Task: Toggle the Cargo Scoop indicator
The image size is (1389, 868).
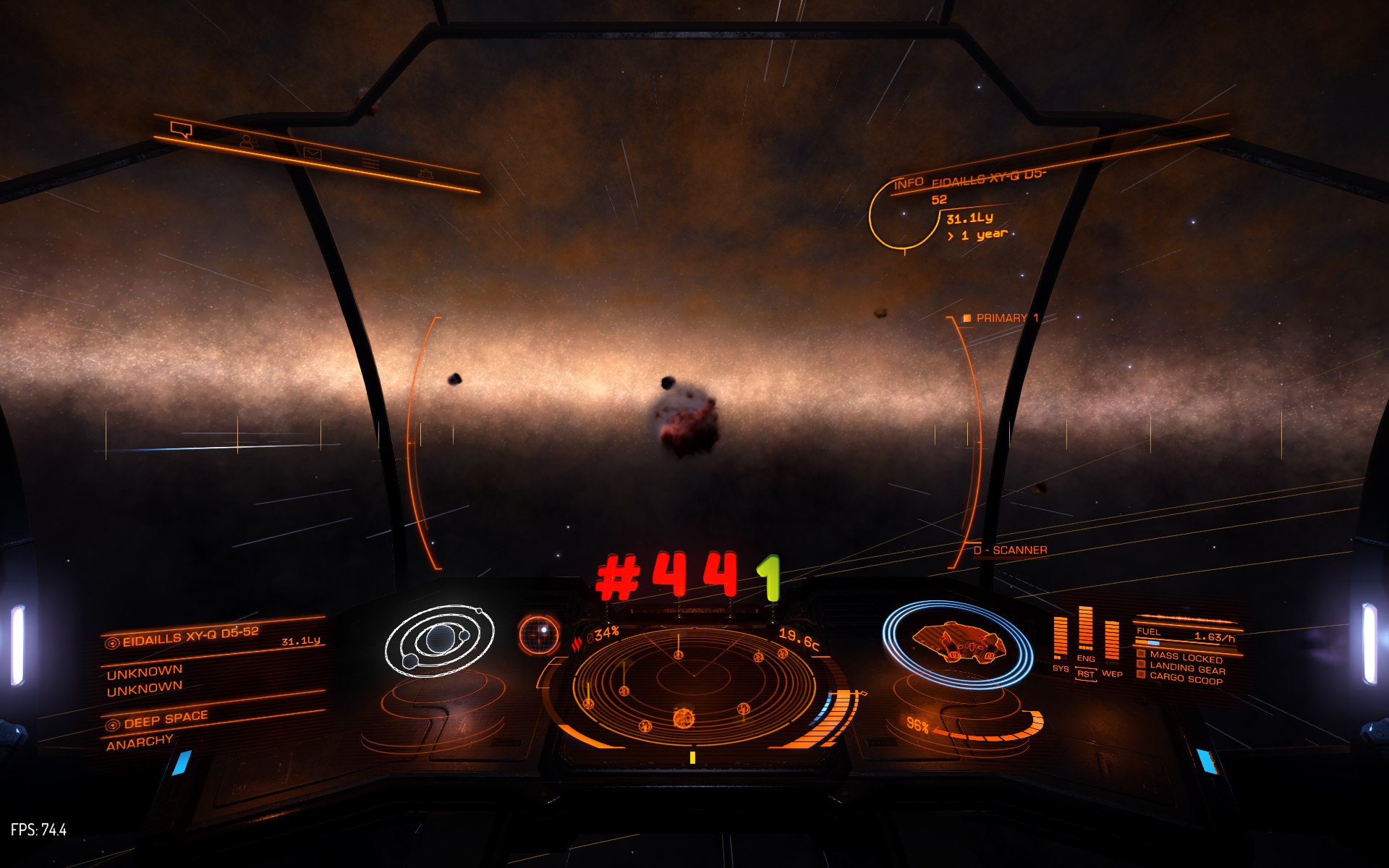Action: (x=1185, y=679)
